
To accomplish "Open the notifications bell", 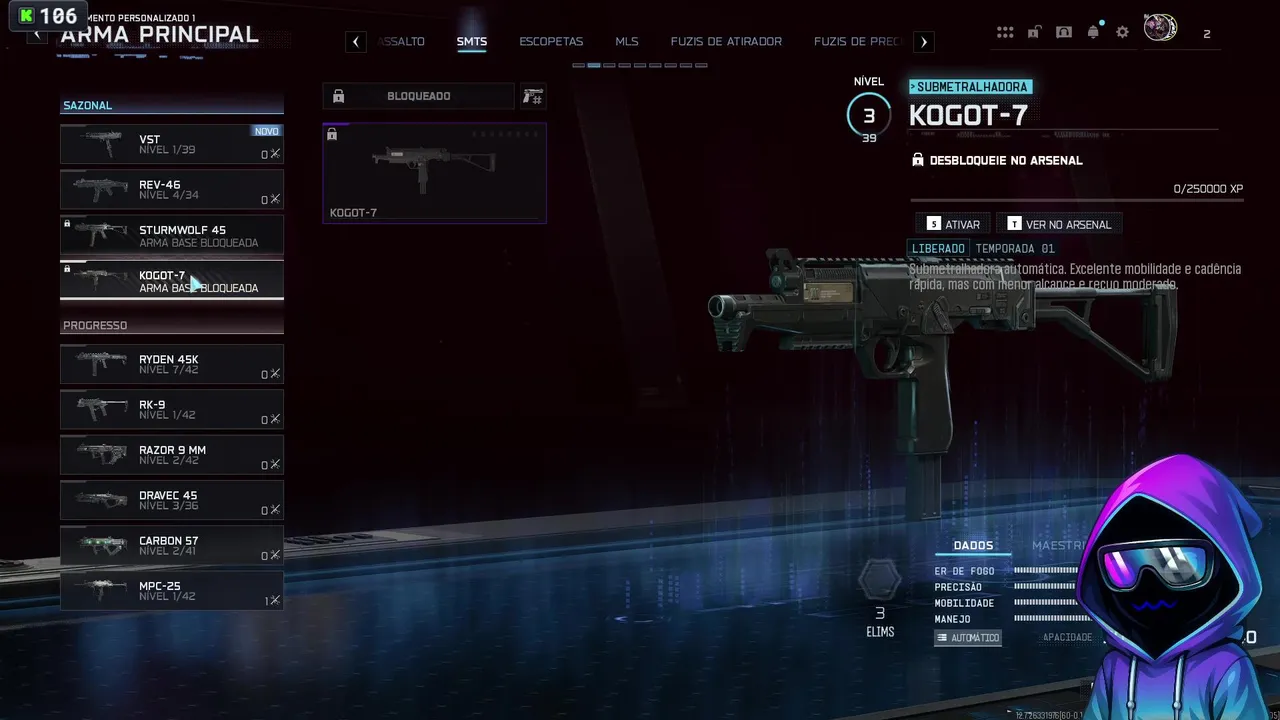I will (1093, 32).
